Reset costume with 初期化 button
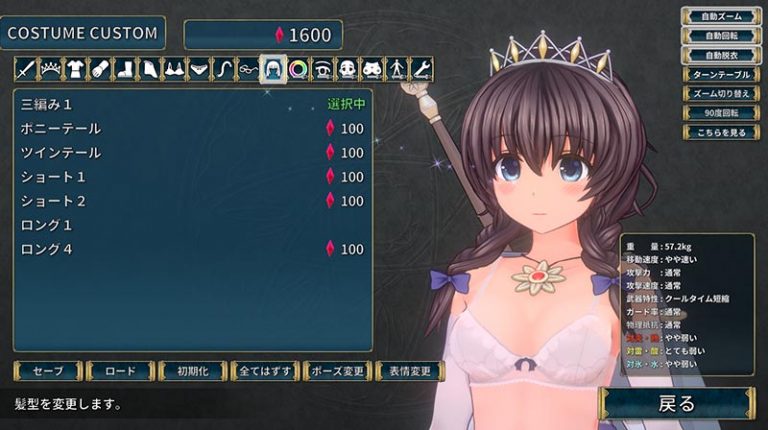 pyautogui.click(x=192, y=371)
